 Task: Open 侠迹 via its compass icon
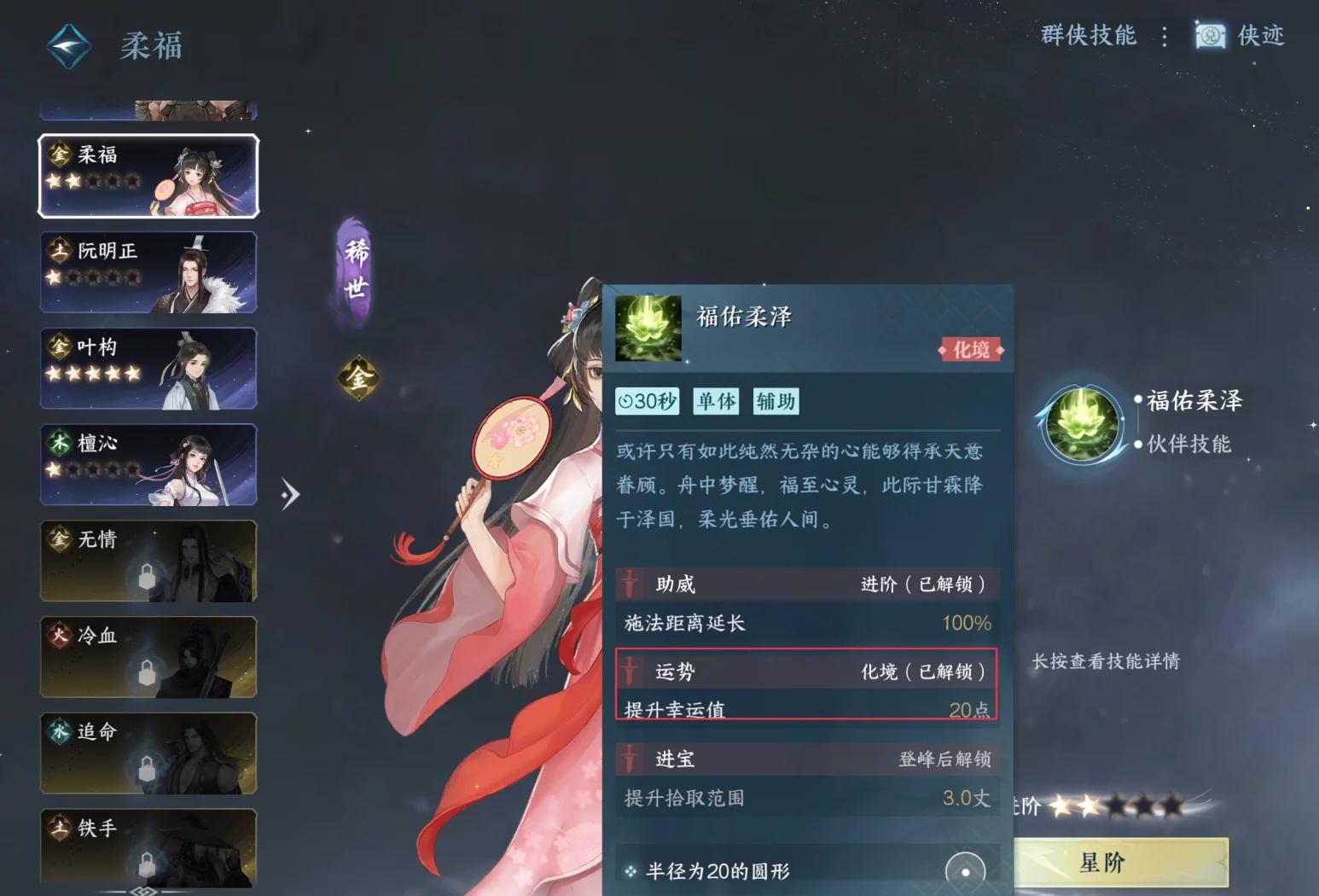pyautogui.click(x=1208, y=37)
